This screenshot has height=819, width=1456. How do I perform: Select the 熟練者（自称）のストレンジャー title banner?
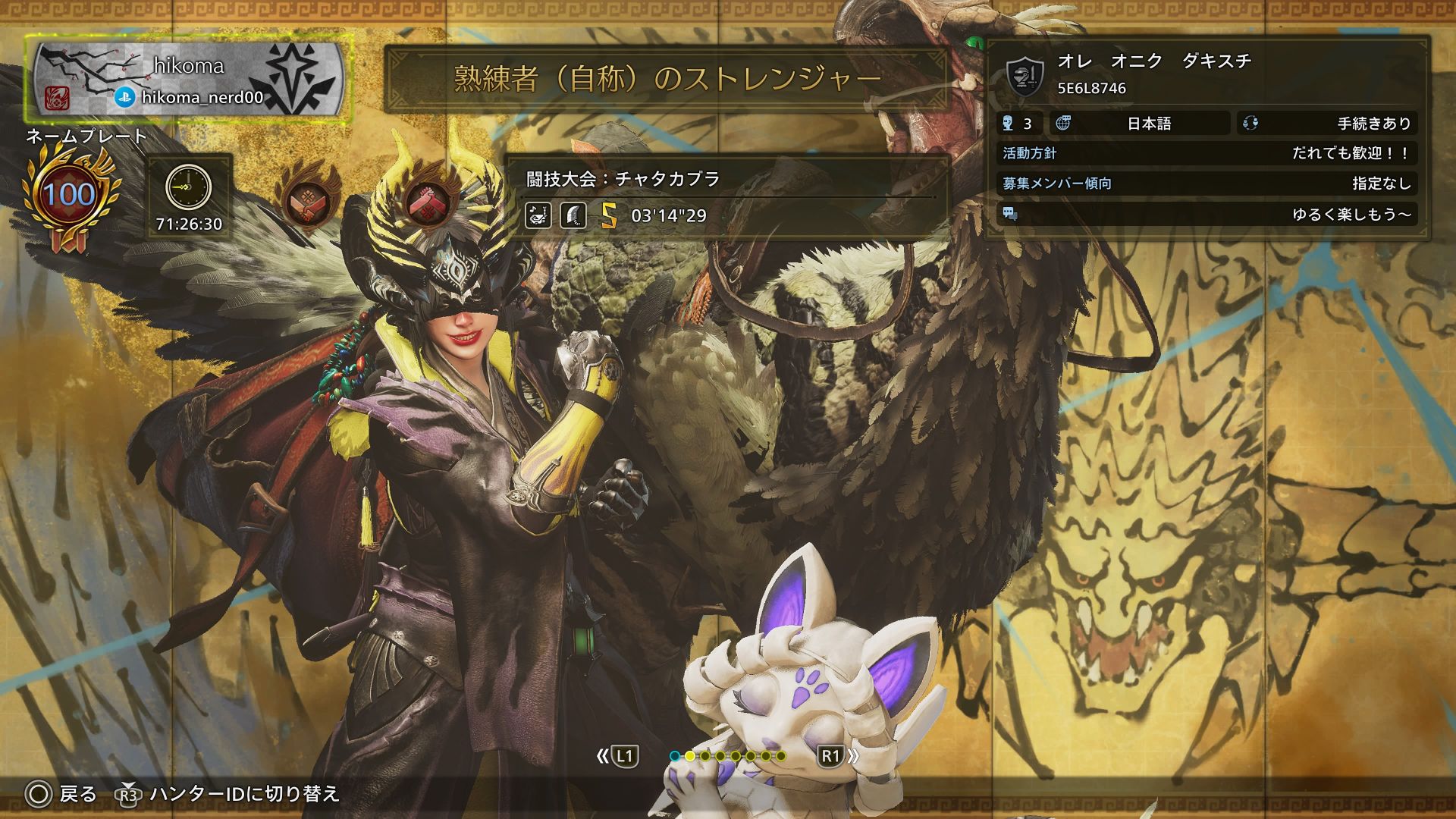pyautogui.click(x=667, y=79)
